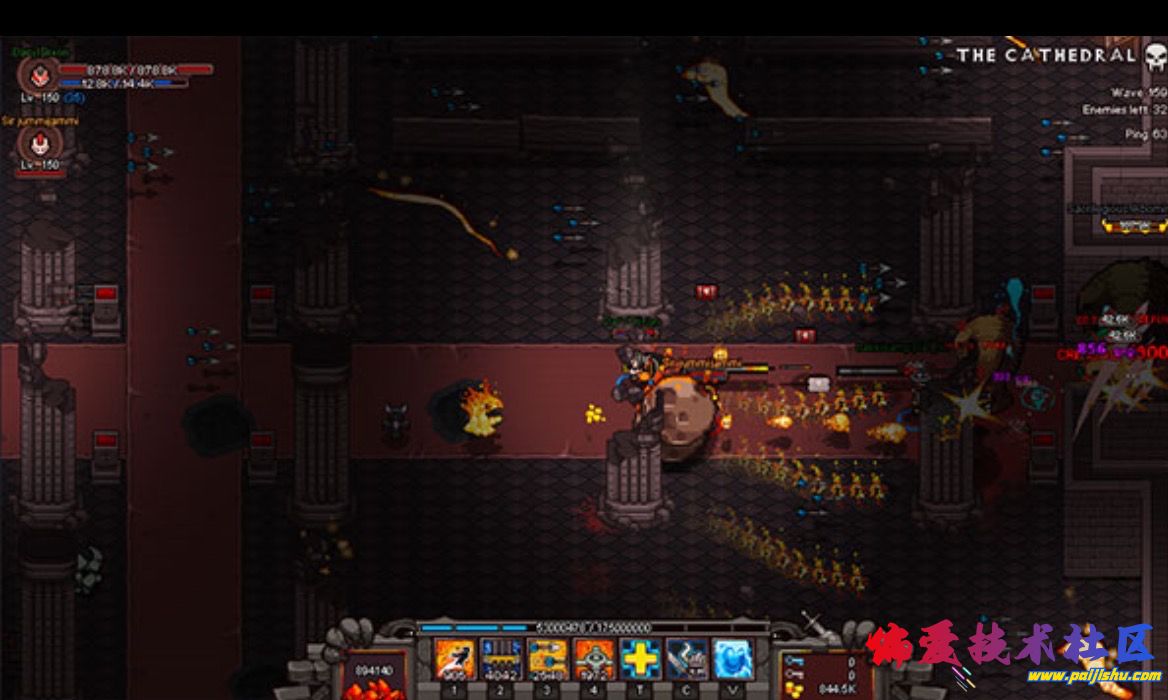Click the skull icon beside The Cathedral

(1155, 56)
